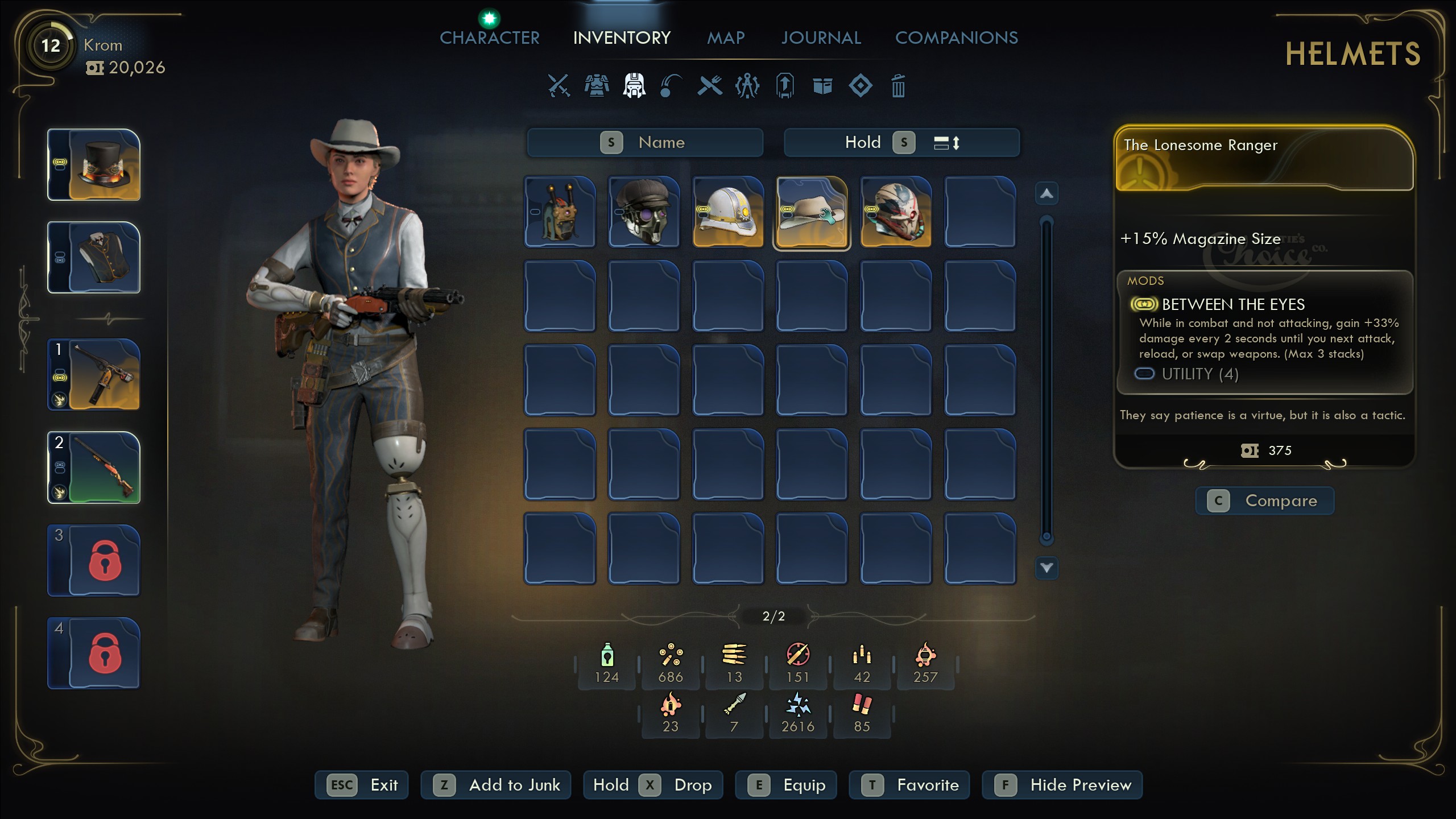Select the Helmets category icon
The height and width of the screenshot is (819, 1456).
[x=635, y=86]
